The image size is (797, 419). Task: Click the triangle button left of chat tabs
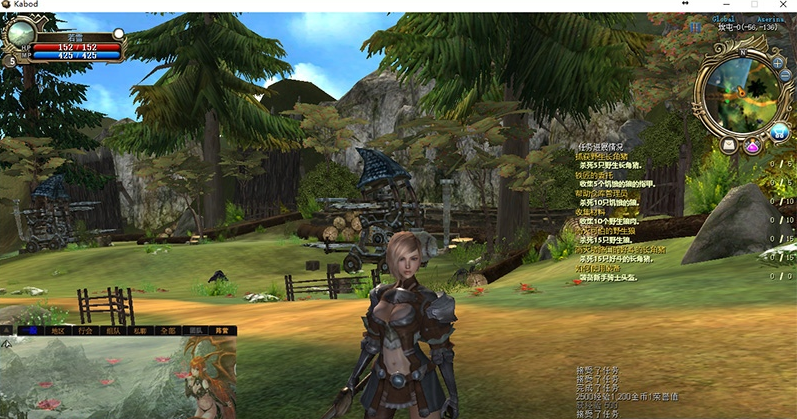pos(7,330)
